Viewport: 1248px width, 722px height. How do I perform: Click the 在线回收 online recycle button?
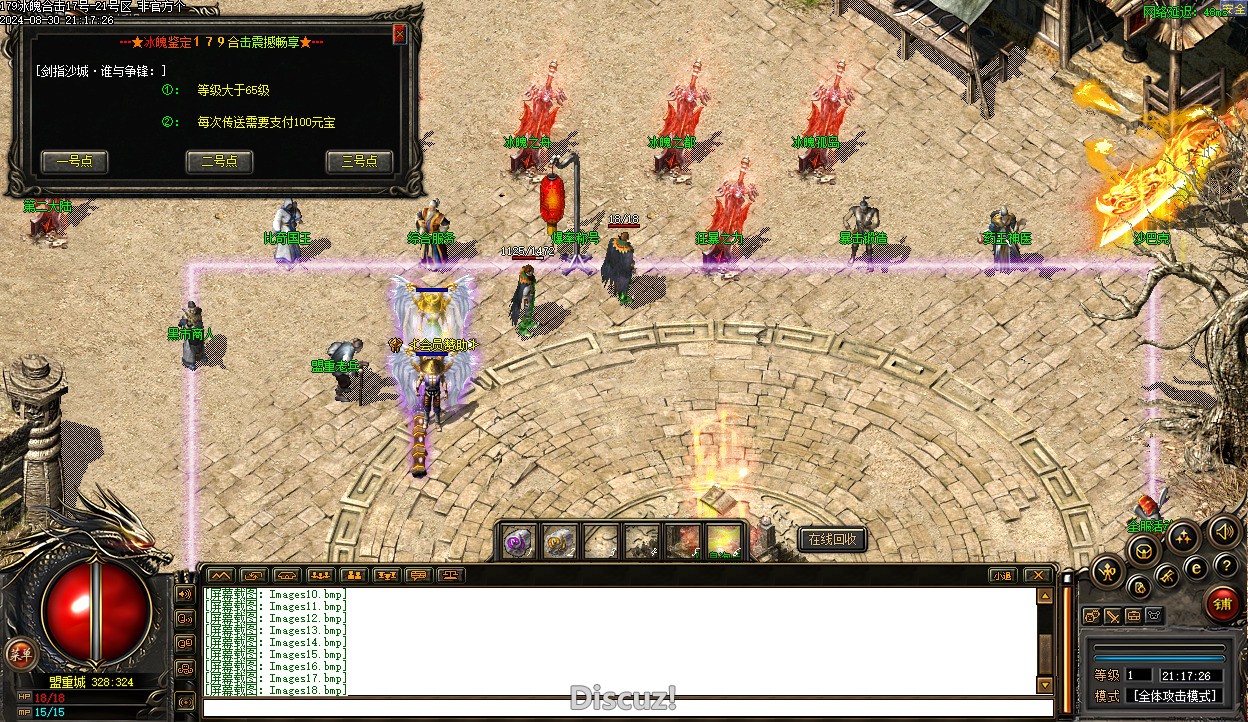click(831, 540)
